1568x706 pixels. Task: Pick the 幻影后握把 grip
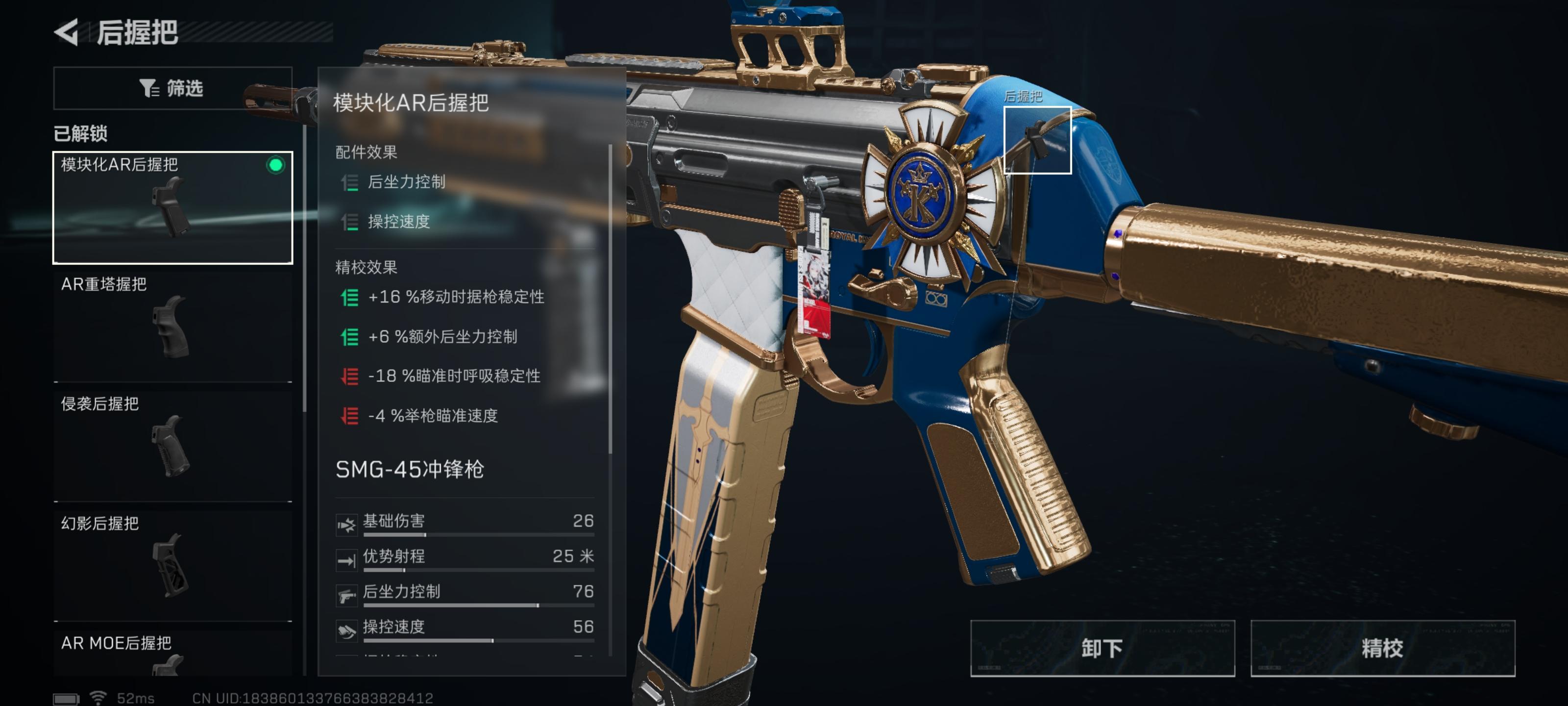[172, 565]
